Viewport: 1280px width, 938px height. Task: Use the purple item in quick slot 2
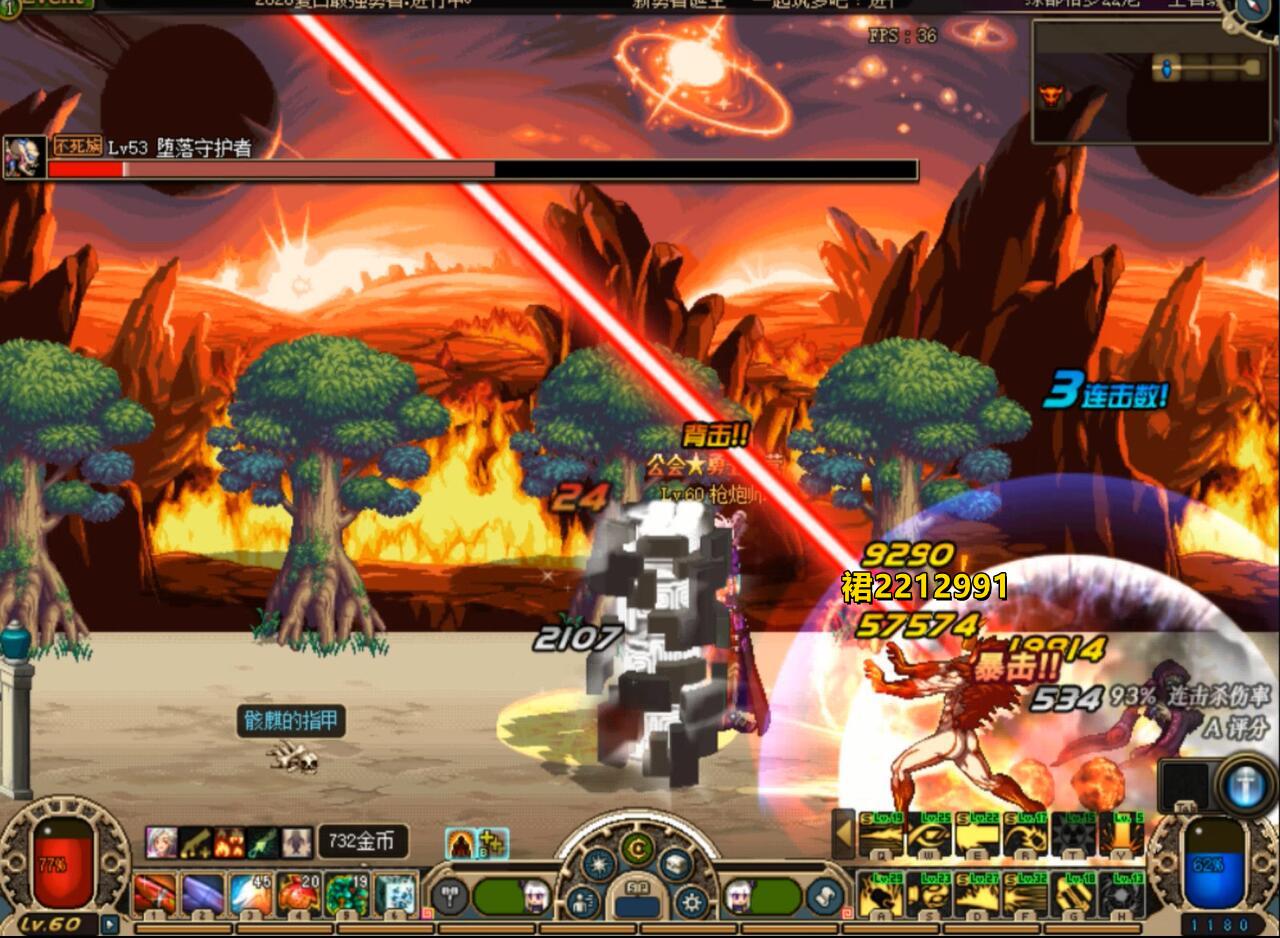point(203,893)
